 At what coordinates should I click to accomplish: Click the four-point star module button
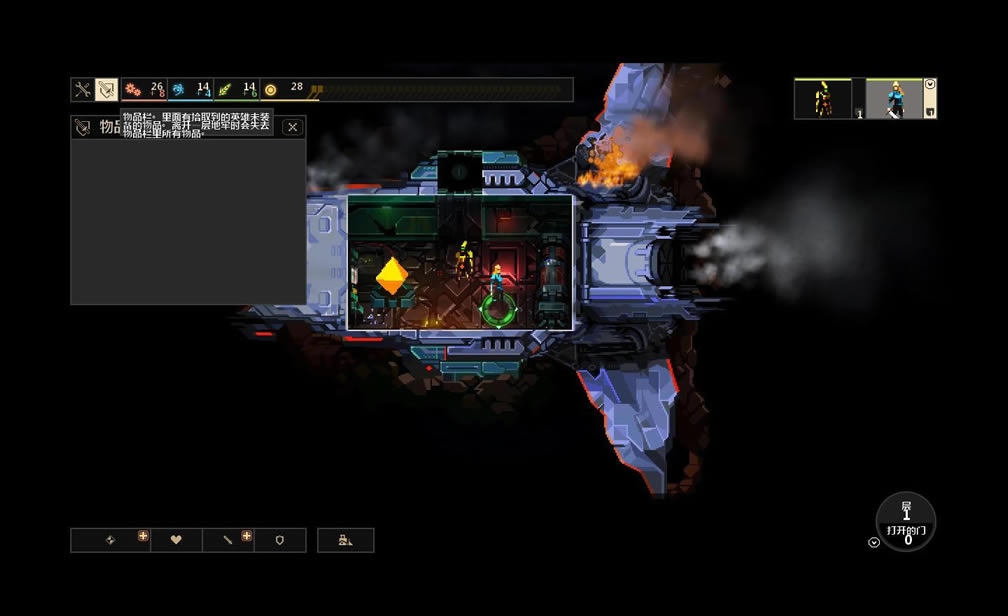tap(111, 540)
